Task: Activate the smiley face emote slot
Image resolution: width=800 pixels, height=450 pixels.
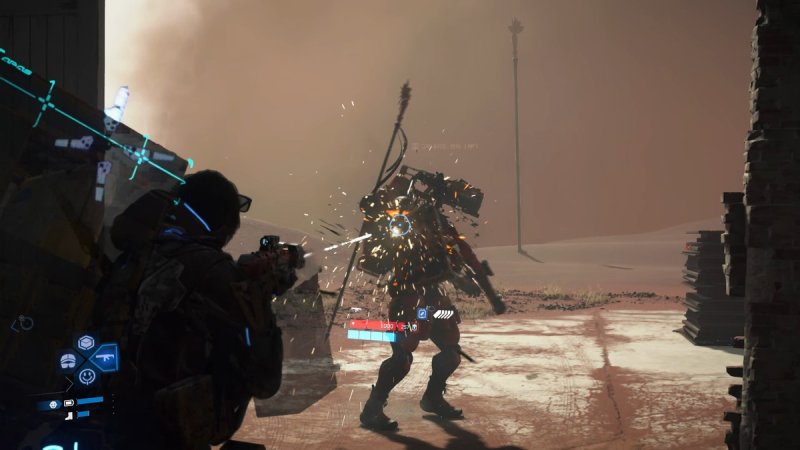Action: 87,377
